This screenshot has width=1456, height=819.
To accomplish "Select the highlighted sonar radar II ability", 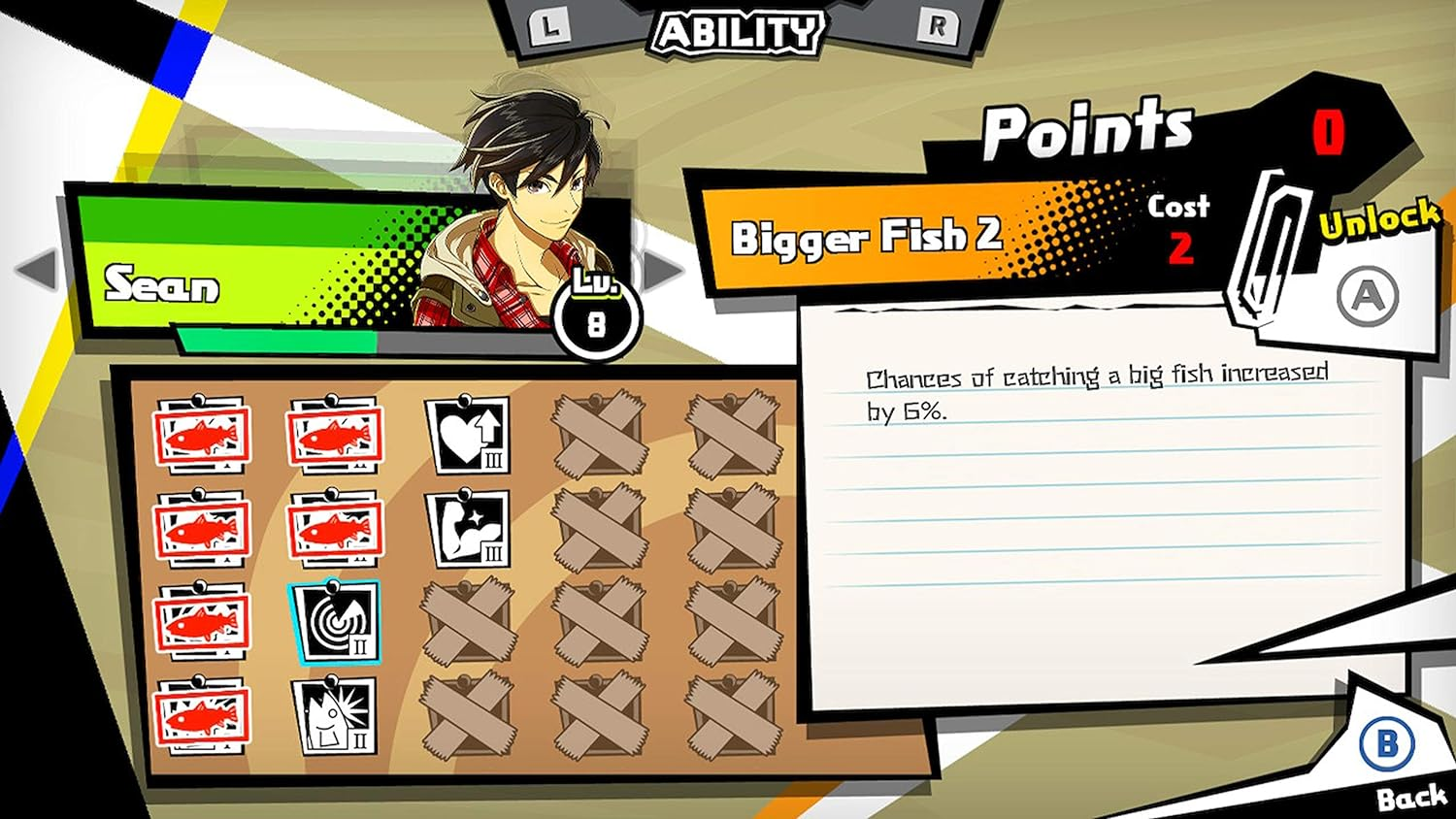I will (x=337, y=621).
